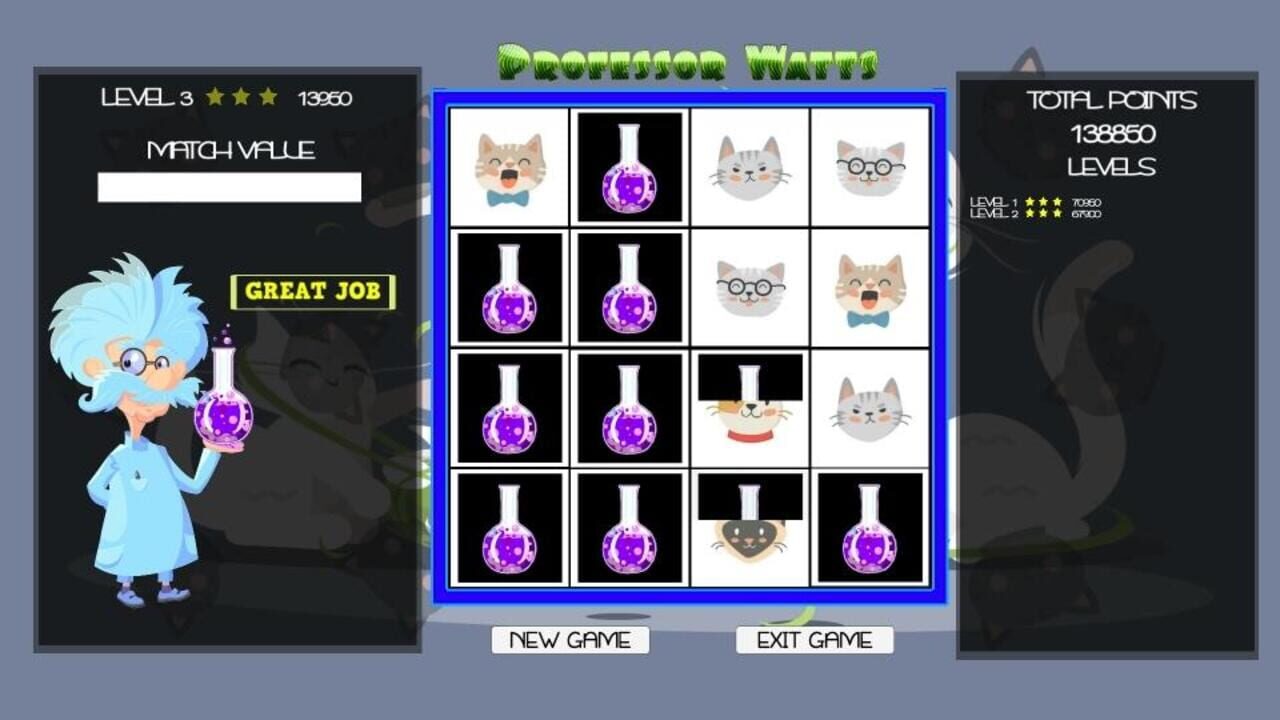The height and width of the screenshot is (720, 1280).
Task: Click the purple flask tile in the top row
Action: 630,165
